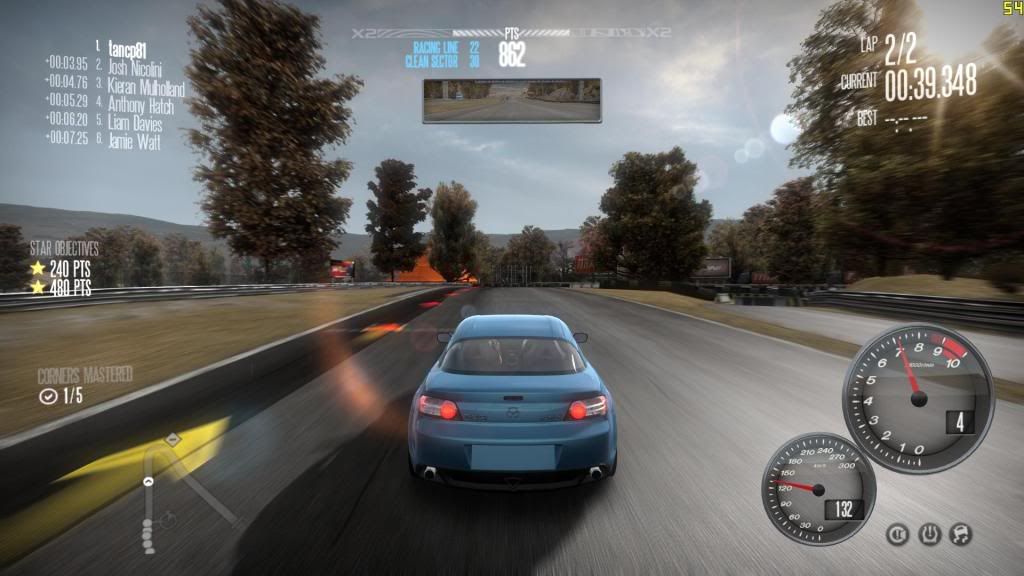Click the Corners Mastered checkmark icon
Screen dimensions: 1024x576
(47, 396)
